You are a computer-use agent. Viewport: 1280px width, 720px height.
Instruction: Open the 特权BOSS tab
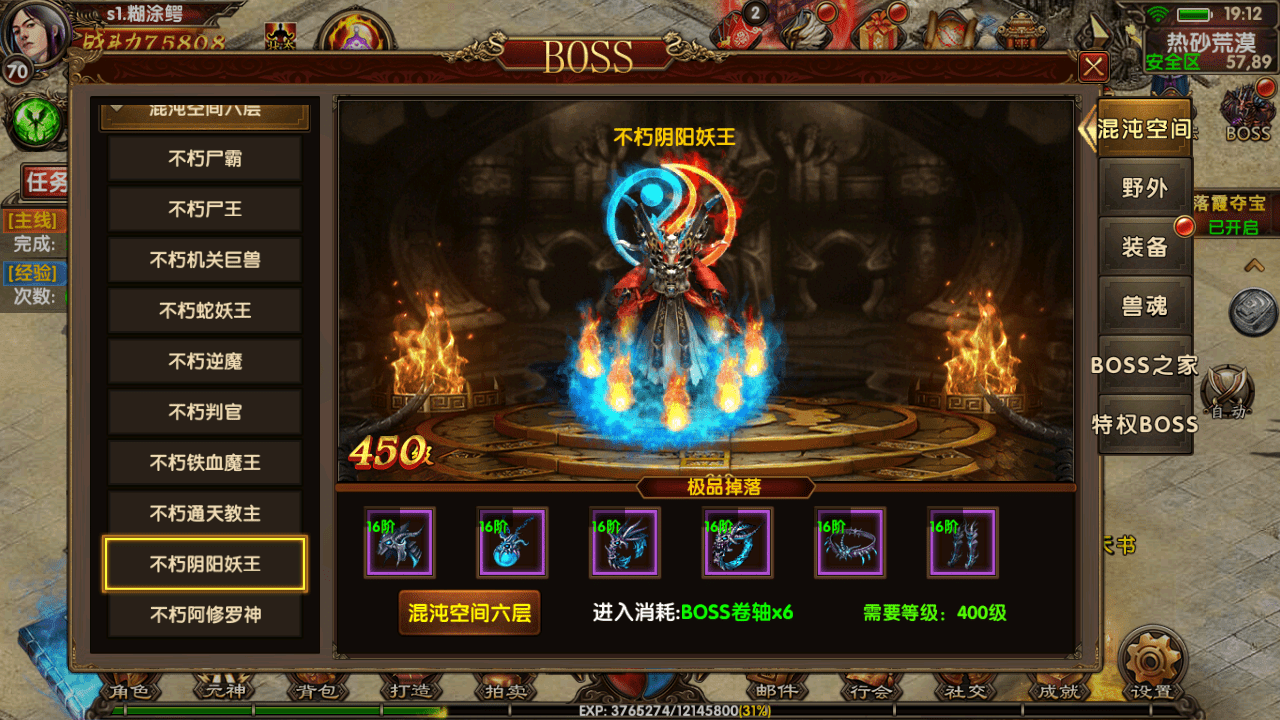point(1145,424)
